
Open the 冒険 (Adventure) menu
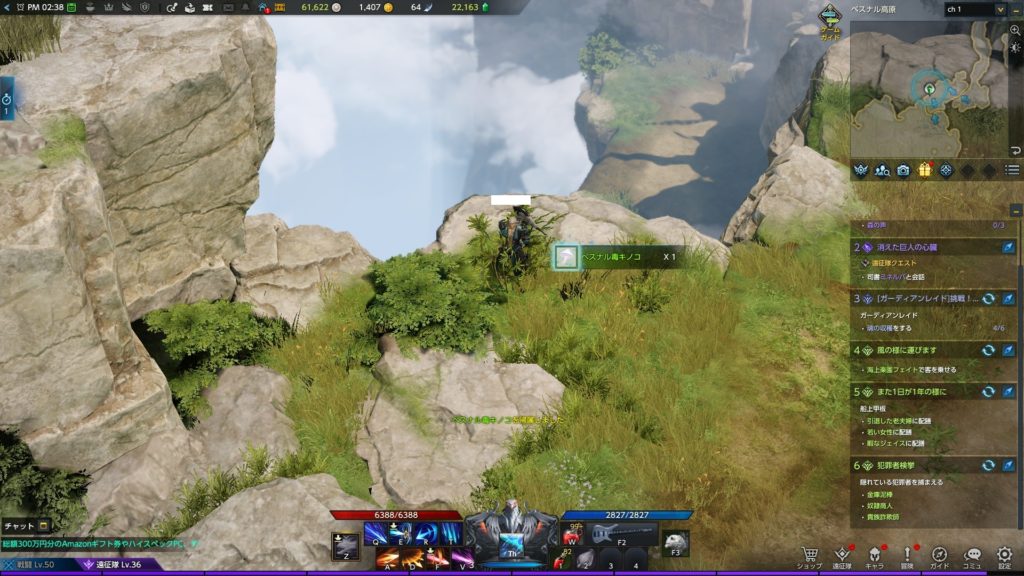coord(907,556)
